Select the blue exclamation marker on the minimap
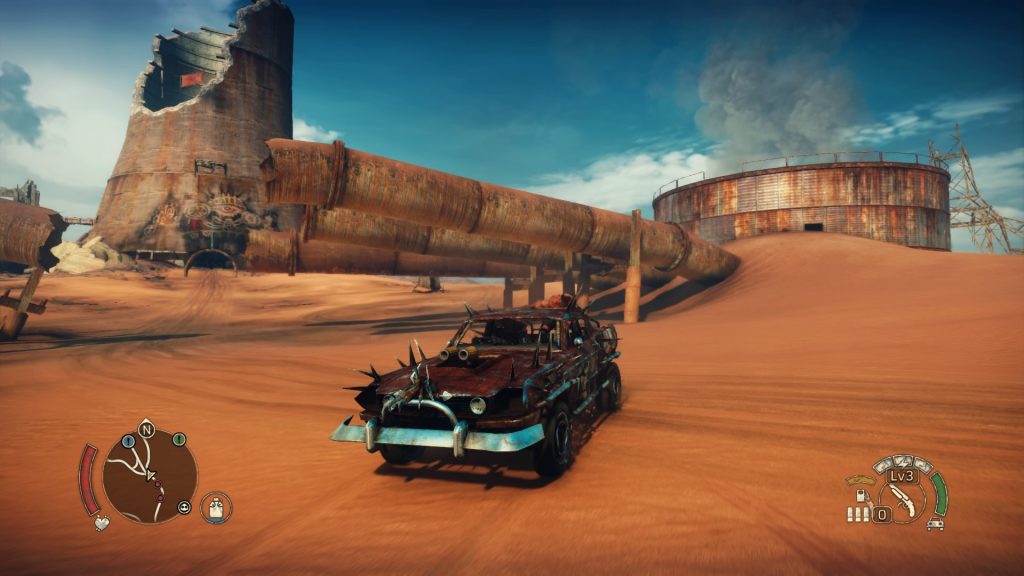 click(x=128, y=441)
